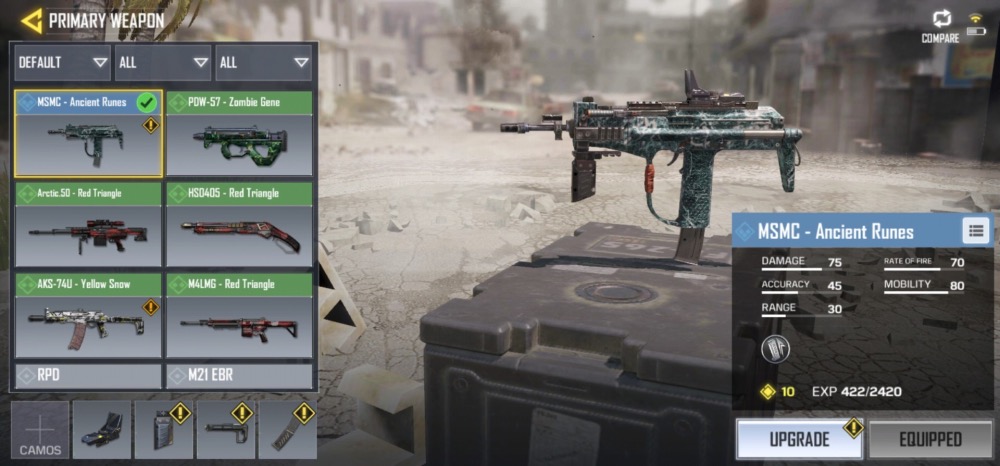This screenshot has height=466, width=1000.
Task: Choose the M21 EBR weapon entry
Action: click(x=239, y=376)
